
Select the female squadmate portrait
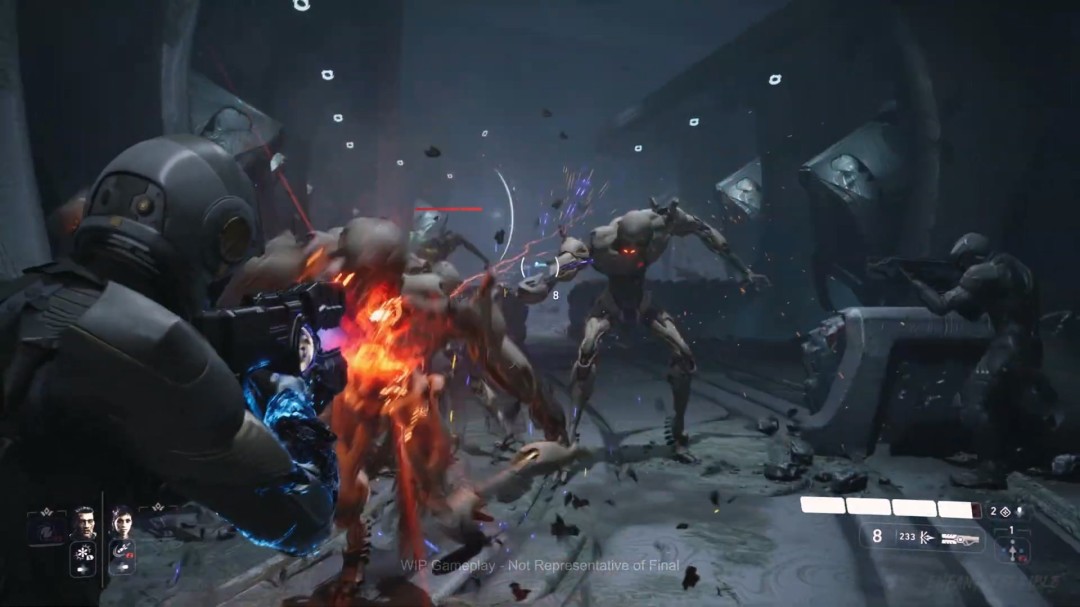point(121,523)
